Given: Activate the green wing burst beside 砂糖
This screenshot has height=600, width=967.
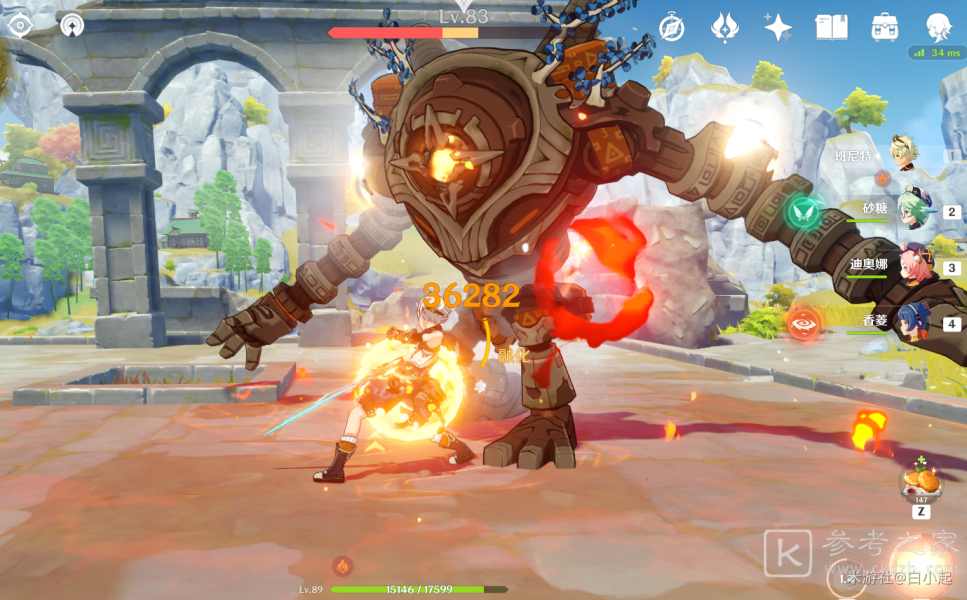Looking at the screenshot, I should click(801, 211).
